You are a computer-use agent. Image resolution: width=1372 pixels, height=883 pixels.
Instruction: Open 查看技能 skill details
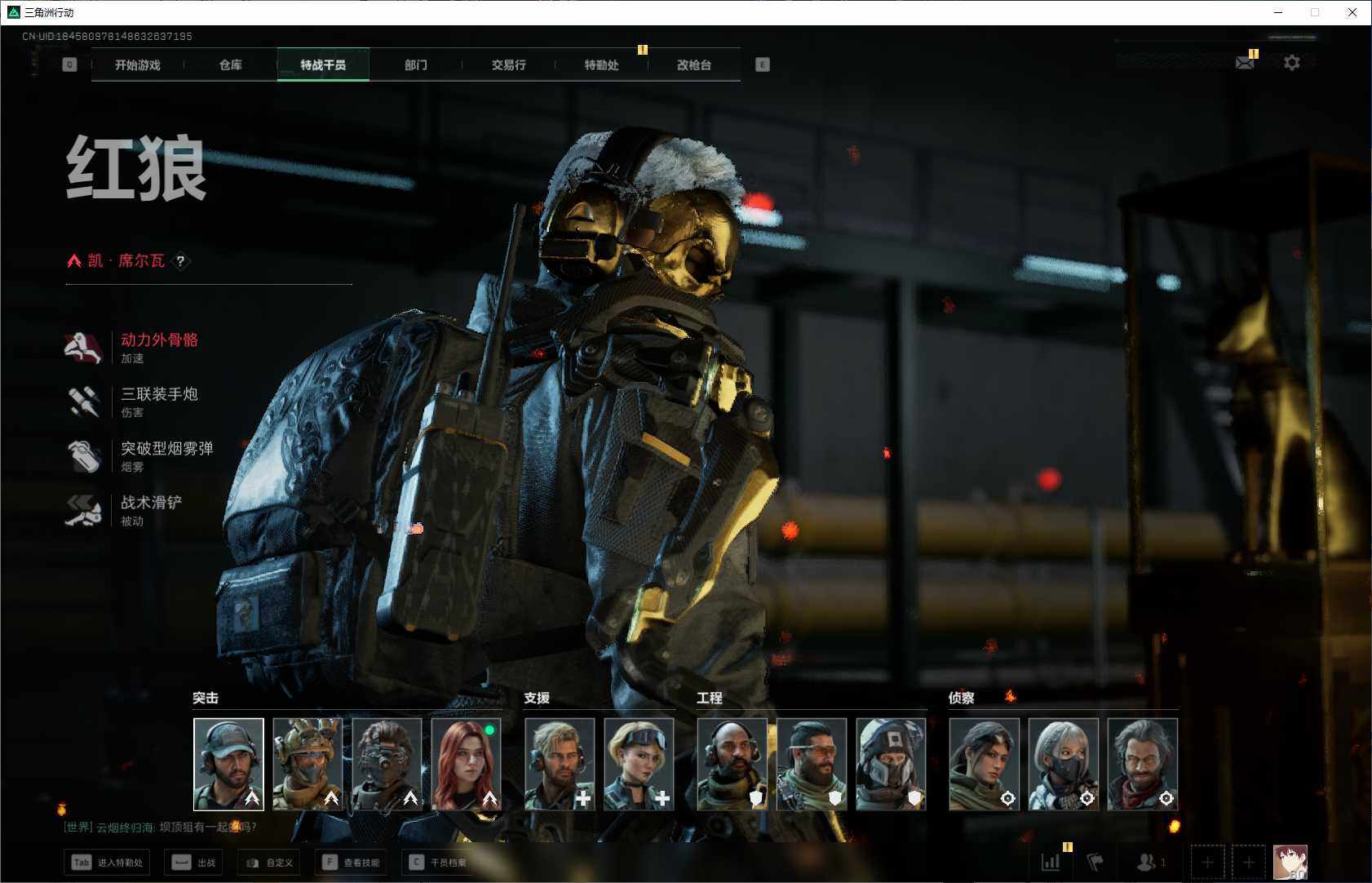352,863
